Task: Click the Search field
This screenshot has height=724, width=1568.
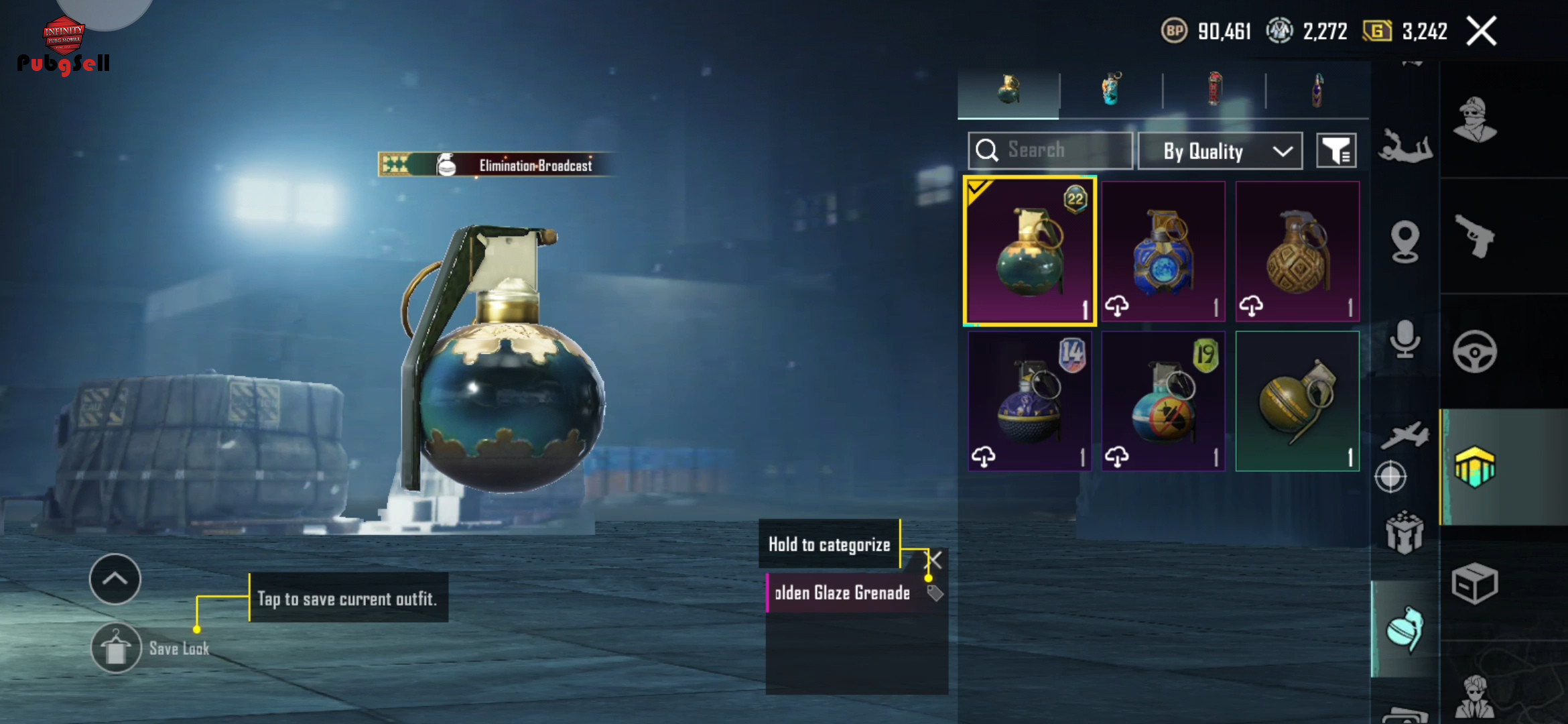Action: [1050, 150]
